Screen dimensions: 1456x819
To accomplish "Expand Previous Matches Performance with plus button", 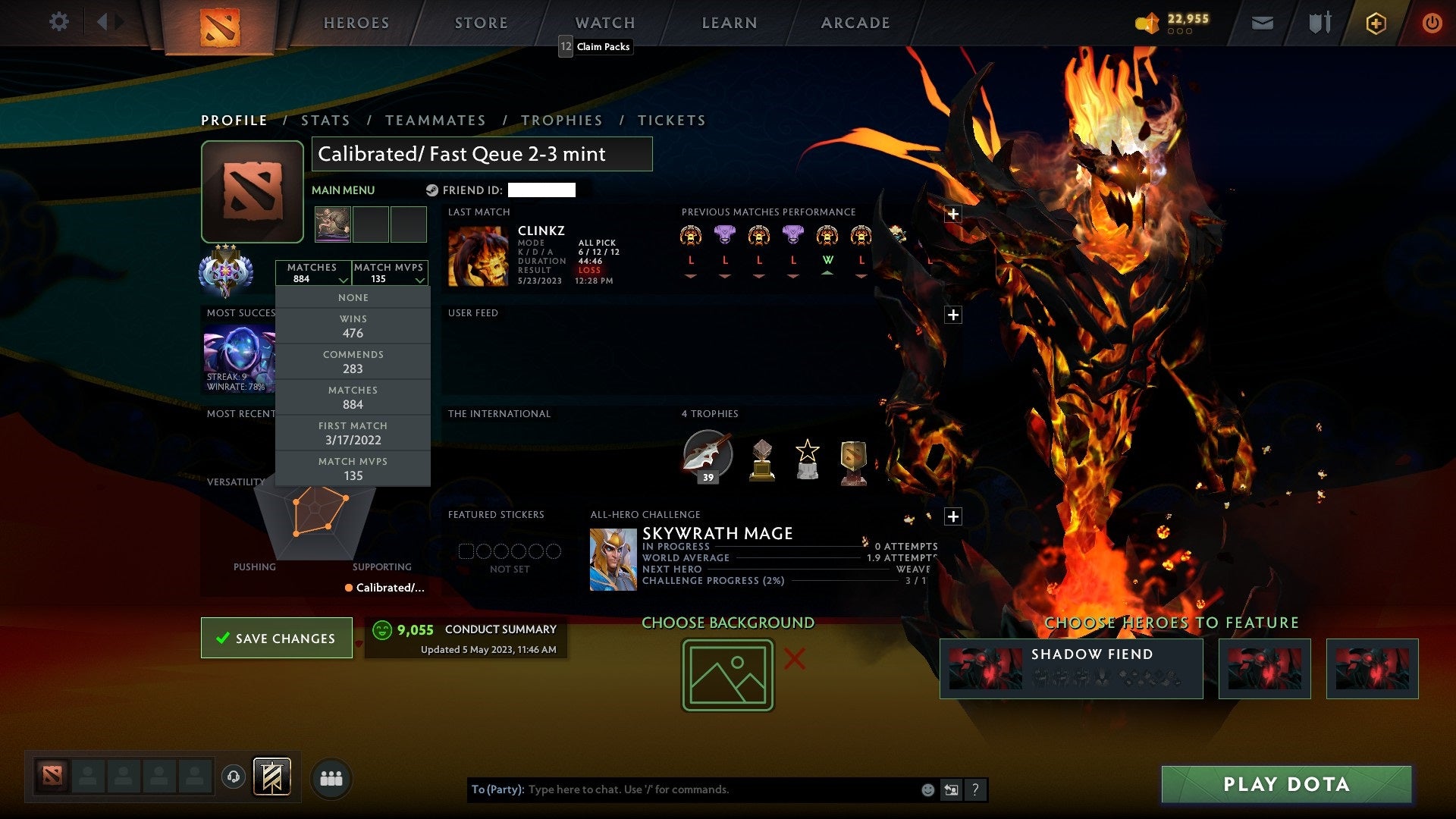I will pyautogui.click(x=952, y=215).
